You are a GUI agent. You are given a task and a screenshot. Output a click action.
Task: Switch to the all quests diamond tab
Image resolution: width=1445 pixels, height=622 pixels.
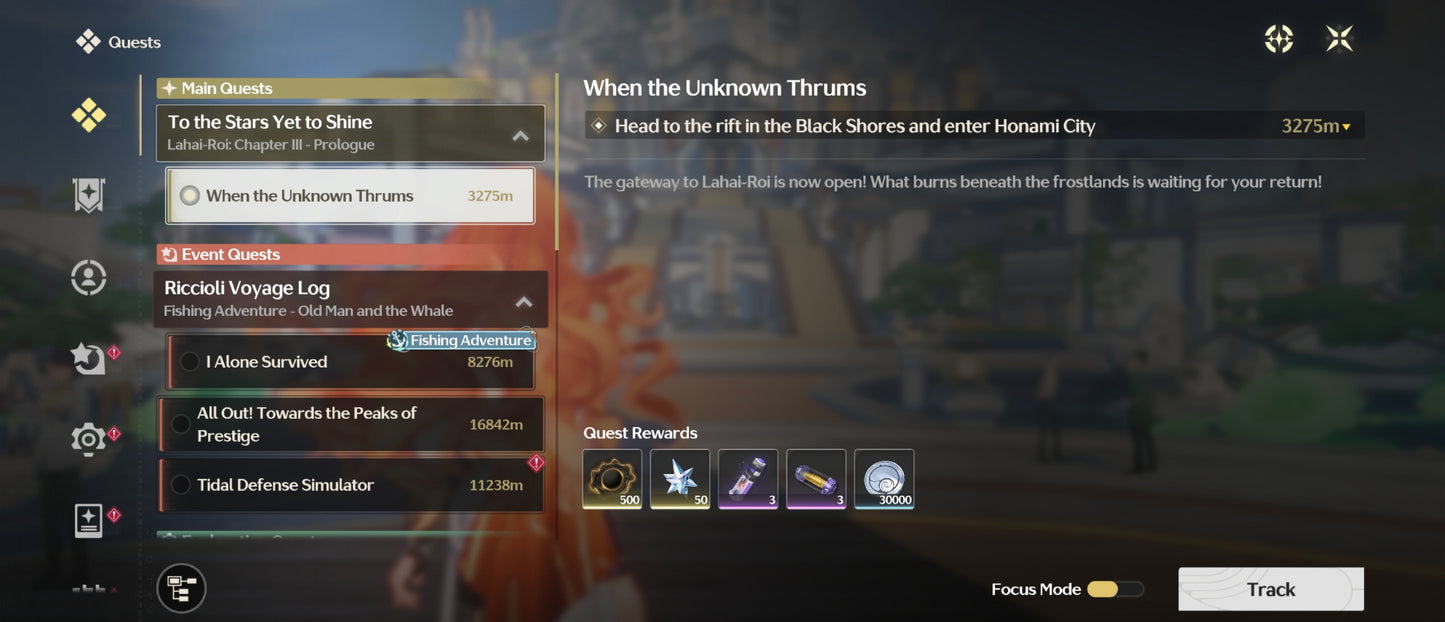pos(89,116)
